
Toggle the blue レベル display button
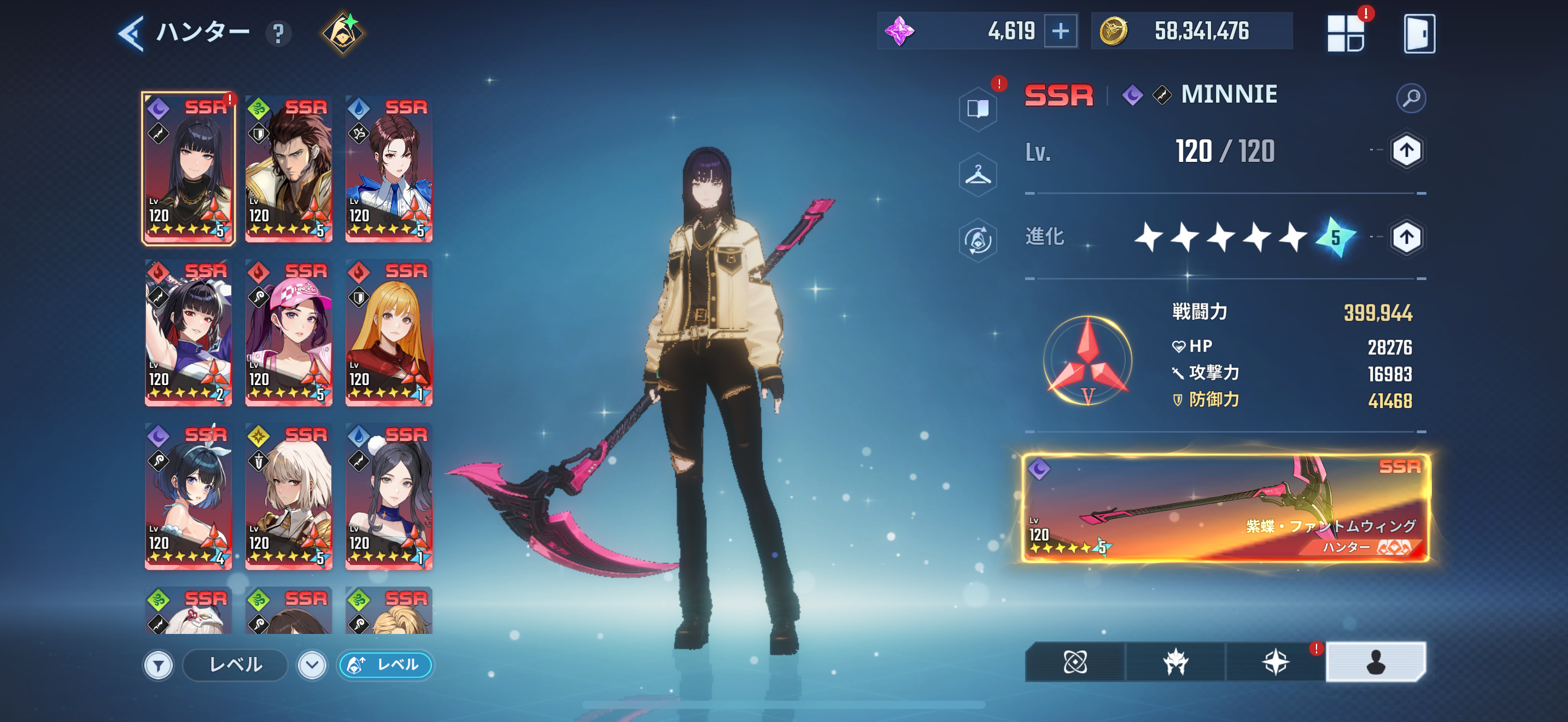point(385,665)
